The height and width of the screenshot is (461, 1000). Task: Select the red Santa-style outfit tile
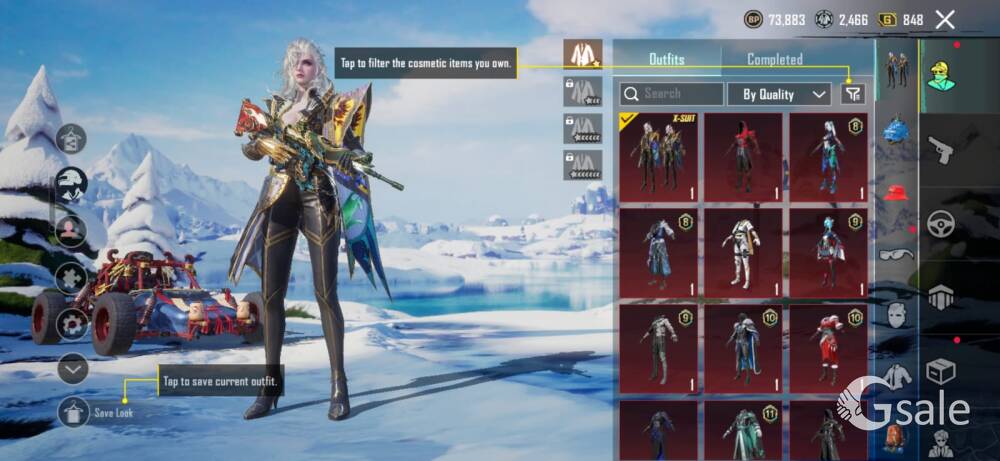coord(828,343)
